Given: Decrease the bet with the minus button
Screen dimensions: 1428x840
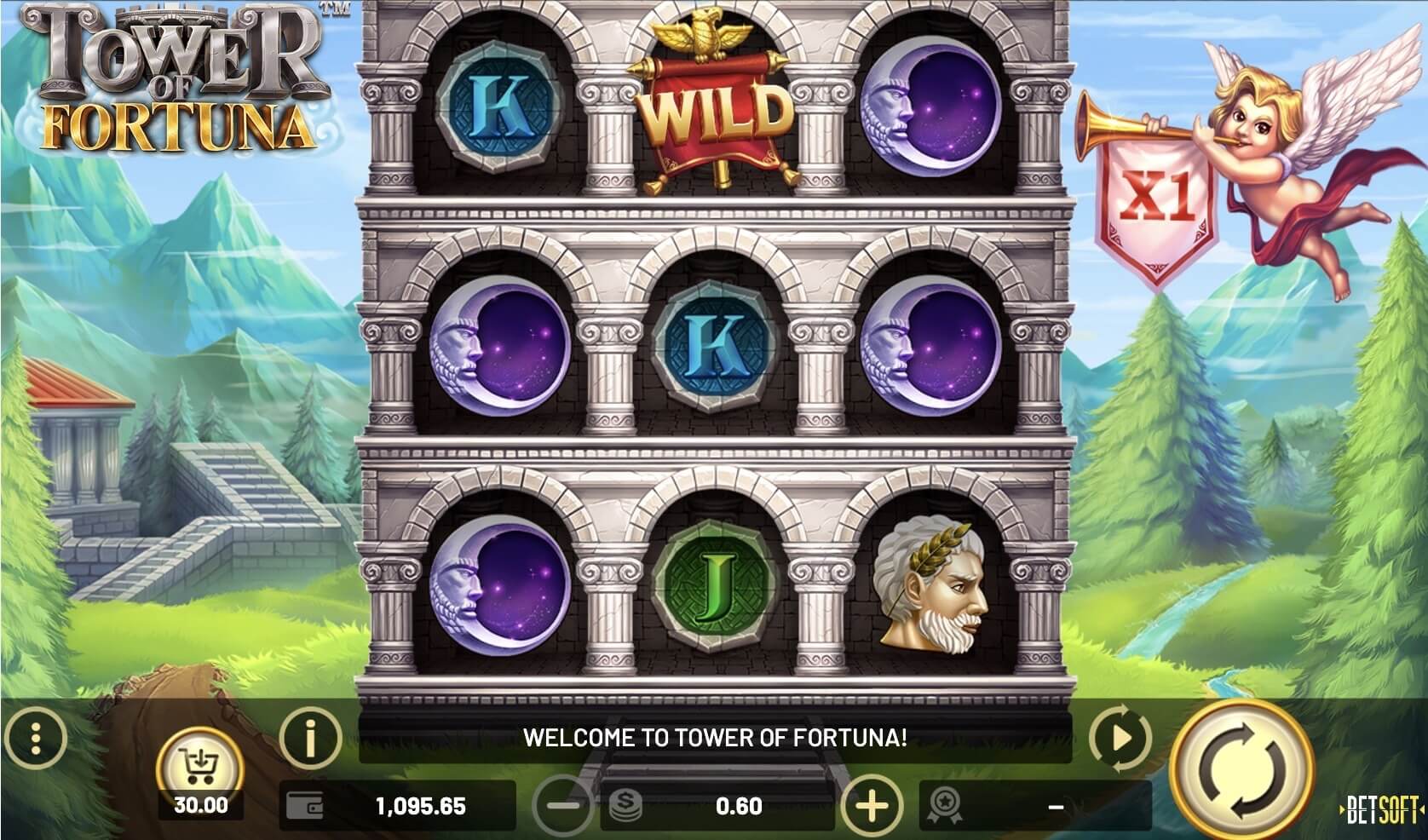Looking at the screenshot, I should (564, 805).
